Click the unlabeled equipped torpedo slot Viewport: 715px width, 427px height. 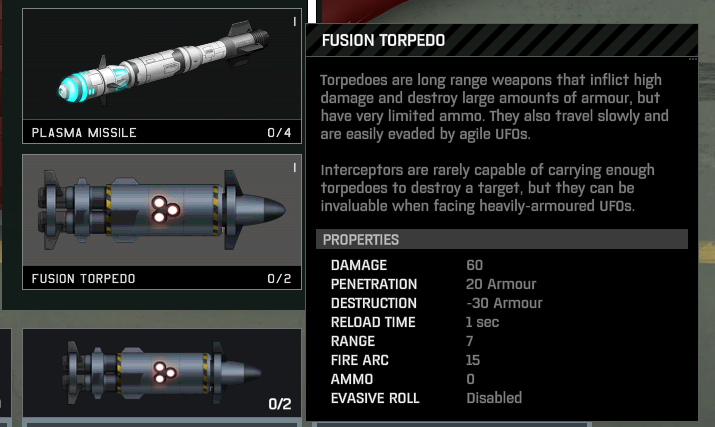tap(162, 374)
